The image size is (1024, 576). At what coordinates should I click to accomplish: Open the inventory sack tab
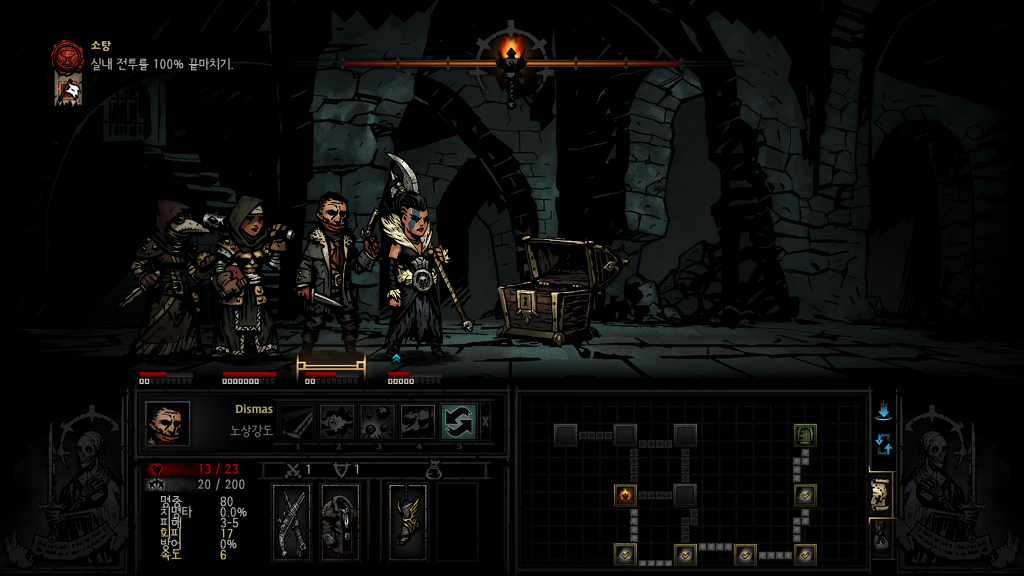[x=881, y=538]
